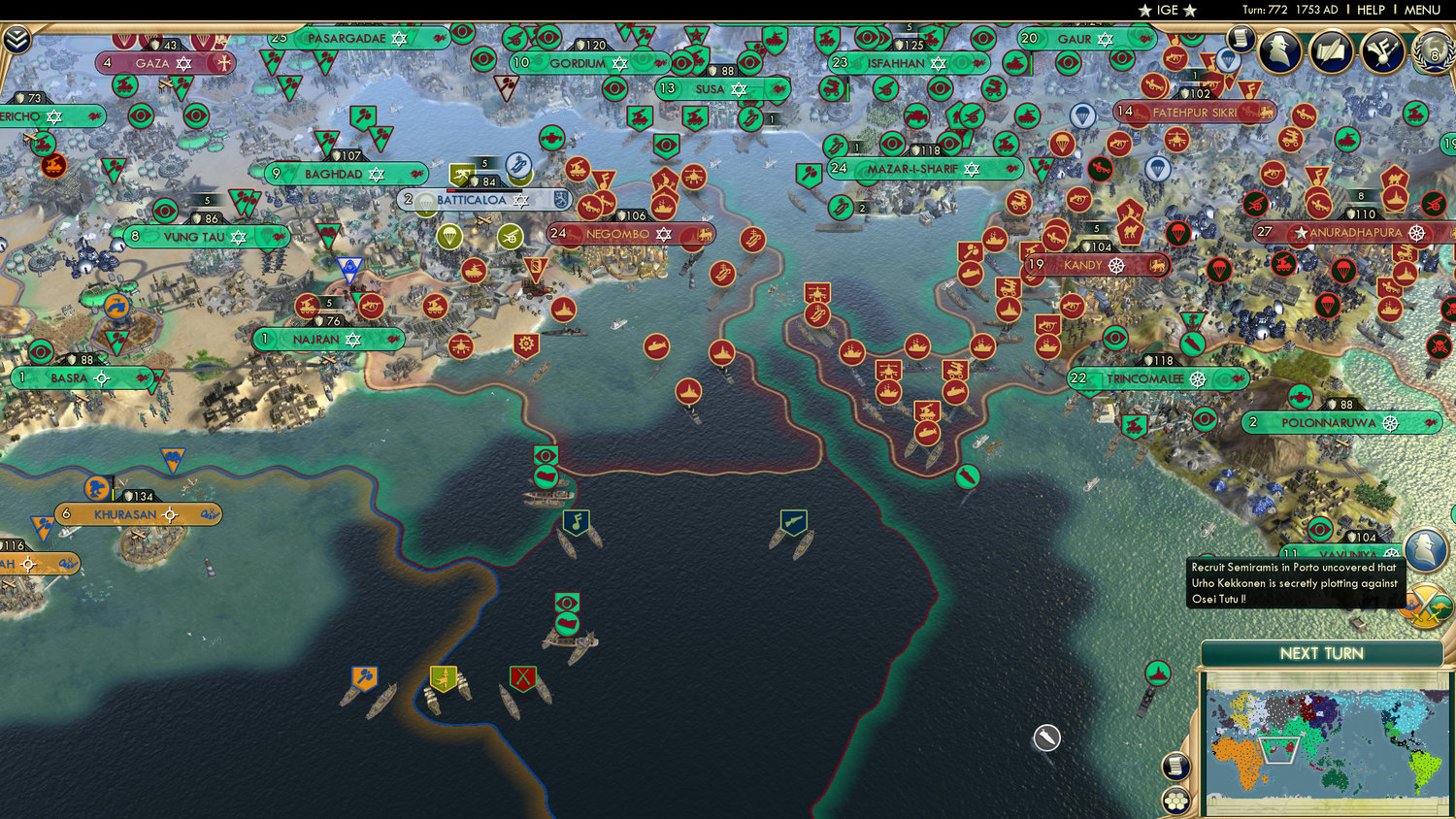Open the HELP menu
Screen dimensions: 1456x819
[1372, 11]
